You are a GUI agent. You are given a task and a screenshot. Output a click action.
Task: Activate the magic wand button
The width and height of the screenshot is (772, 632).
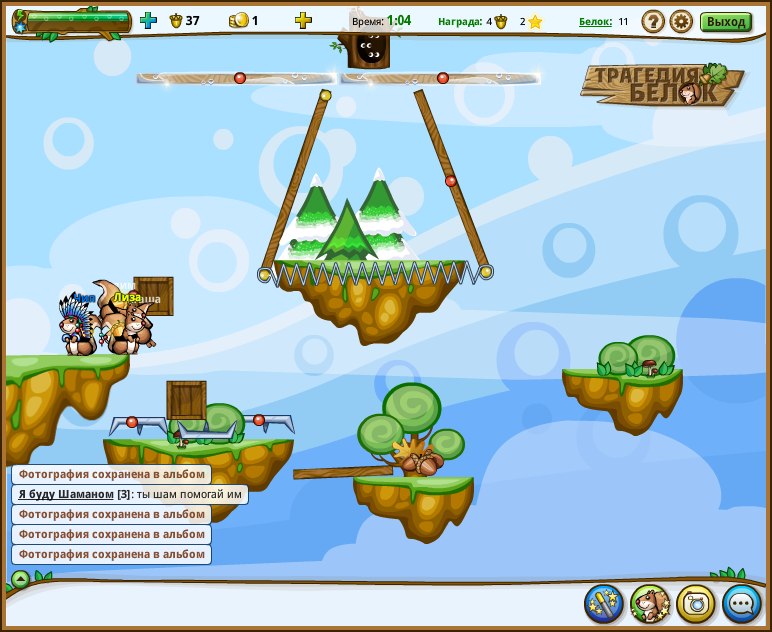click(x=604, y=603)
